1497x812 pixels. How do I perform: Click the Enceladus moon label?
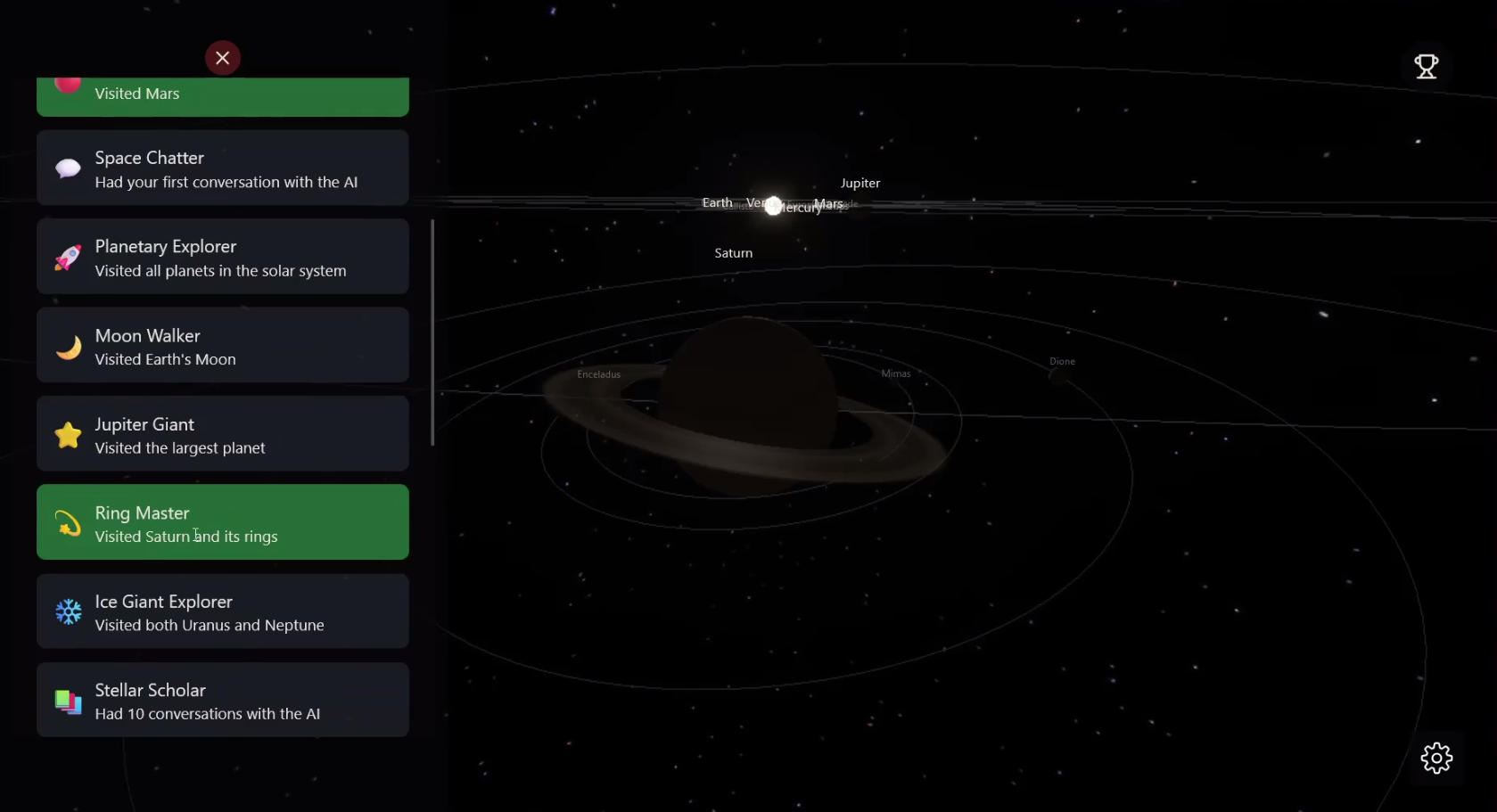point(598,373)
